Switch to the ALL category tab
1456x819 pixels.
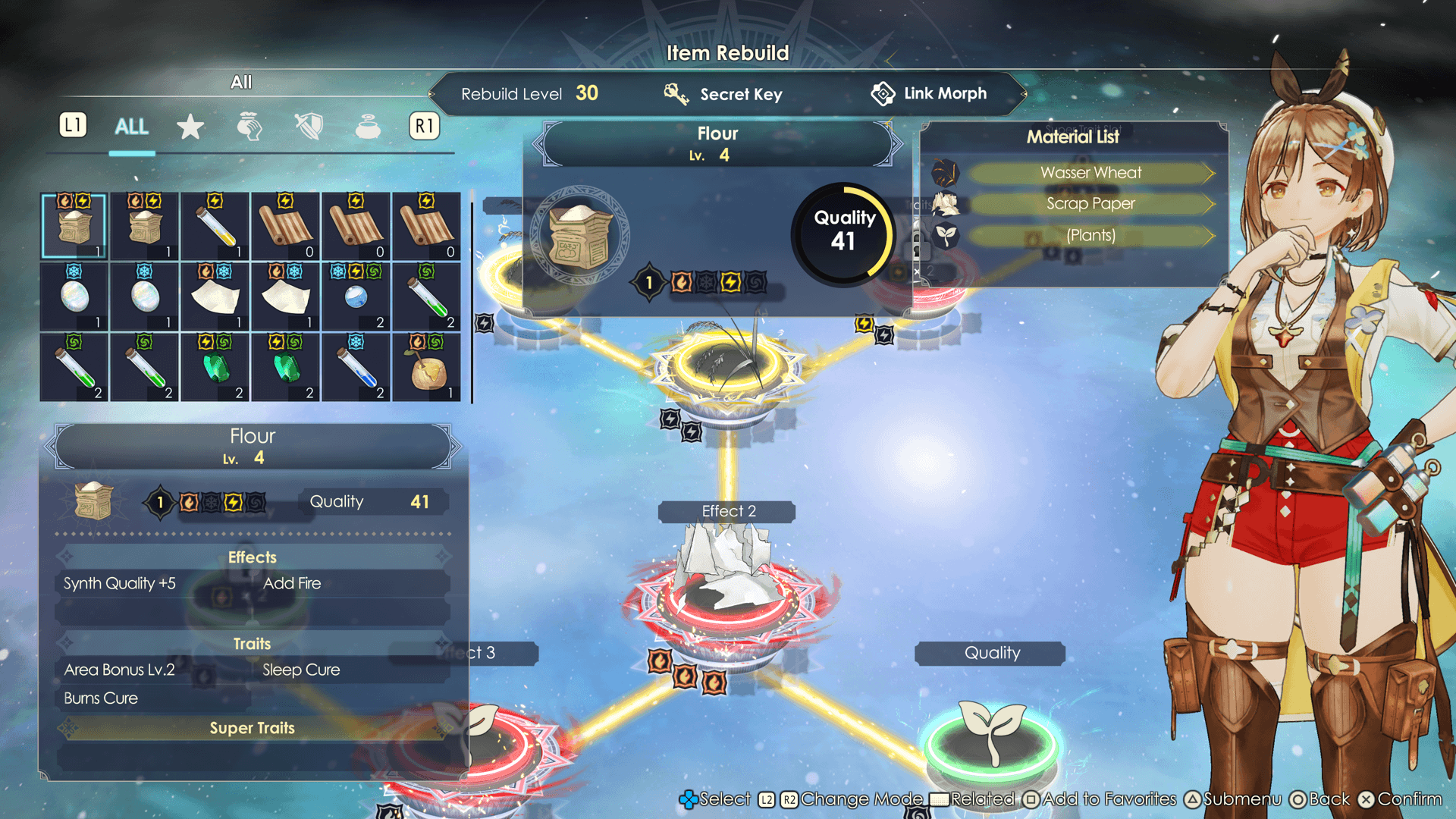coord(131,127)
